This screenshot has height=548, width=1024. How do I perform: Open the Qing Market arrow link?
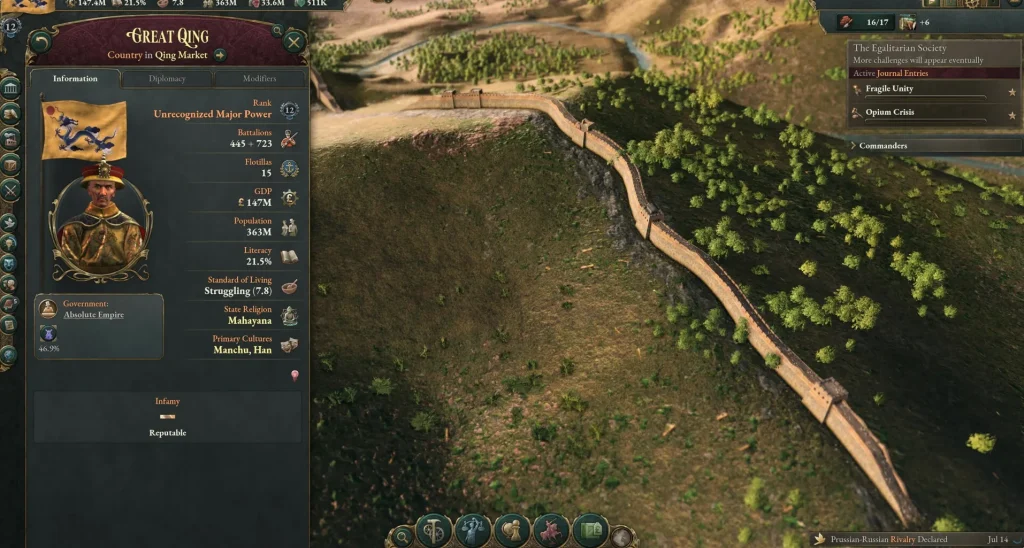[220, 55]
